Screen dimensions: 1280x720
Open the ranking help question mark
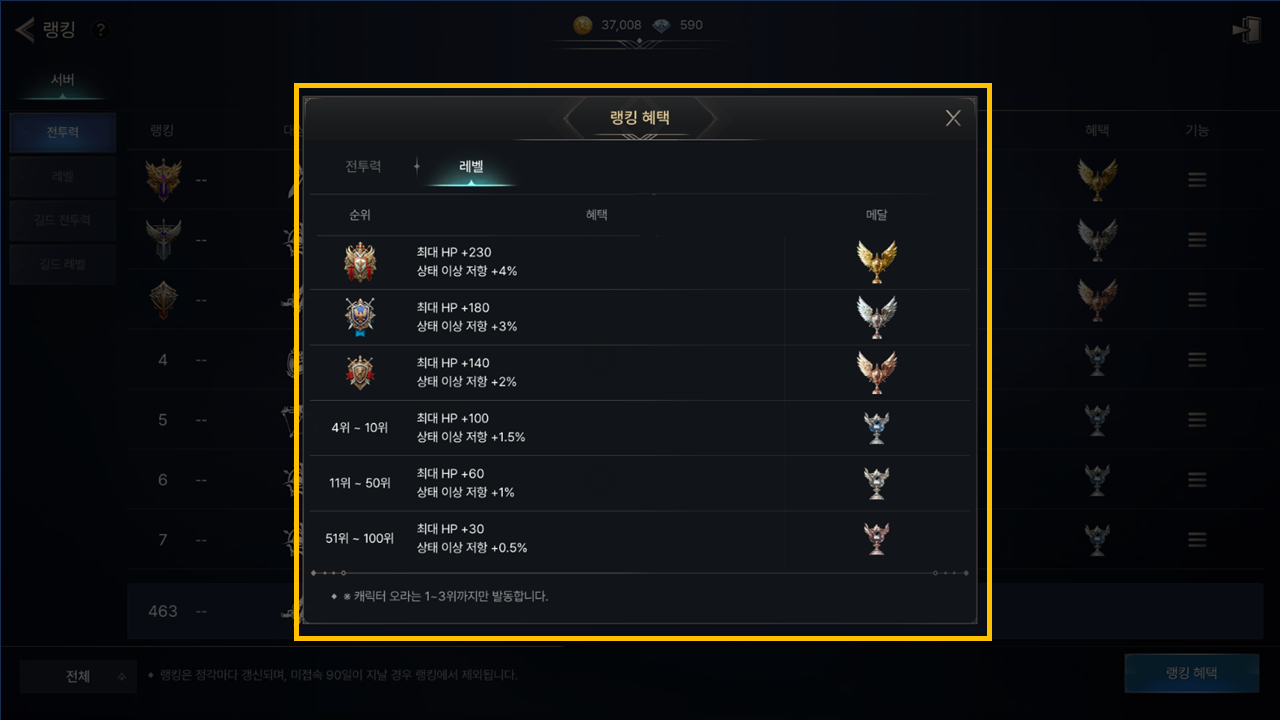click(x=100, y=30)
